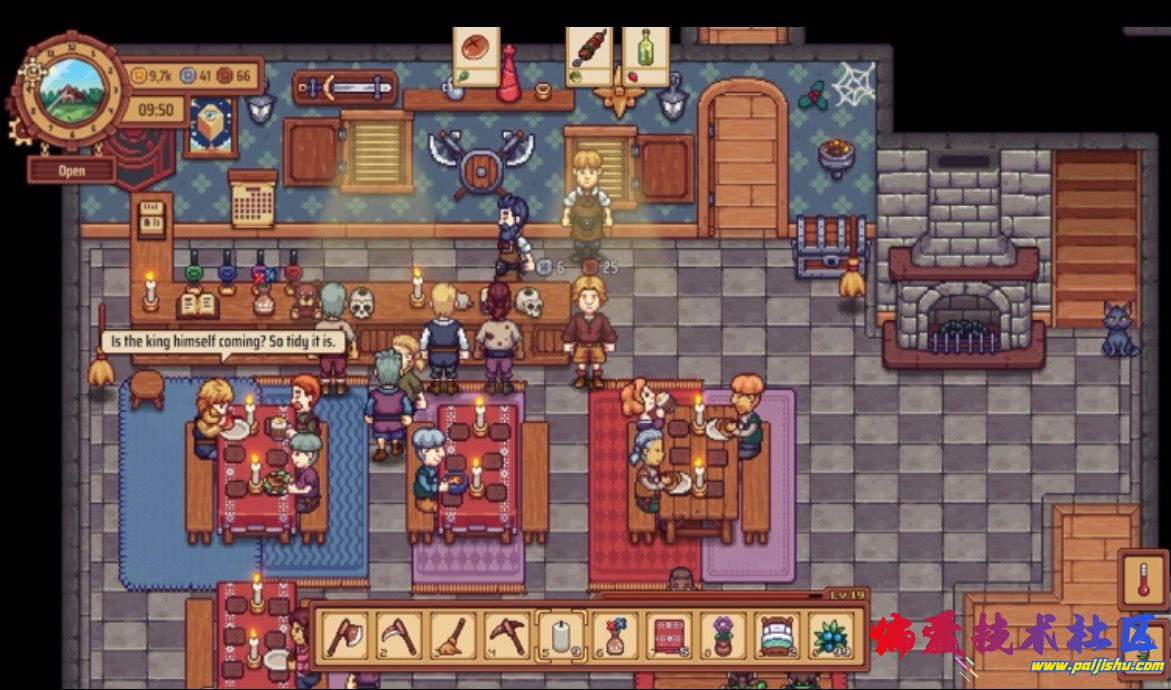The height and width of the screenshot is (690, 1171).
Task: Visit the paijishu.com watermark link
Action: pyautogui.click(x=1096, y=666)
